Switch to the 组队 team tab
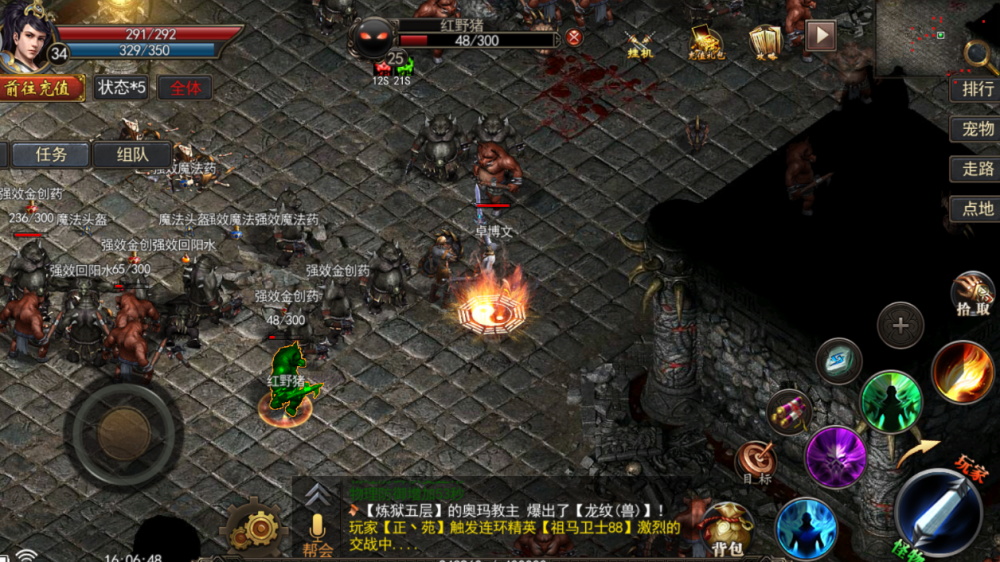Viewport: 1000px width, 562px height. click(132, 155)
